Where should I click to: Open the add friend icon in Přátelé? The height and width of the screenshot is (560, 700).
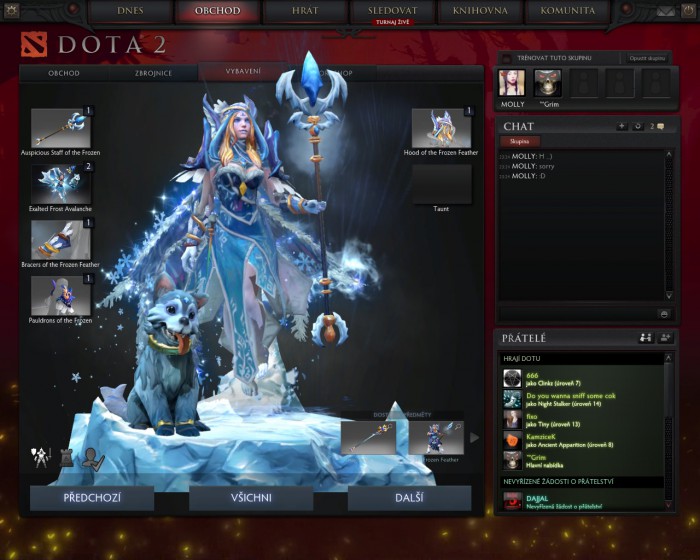(665, 338)
